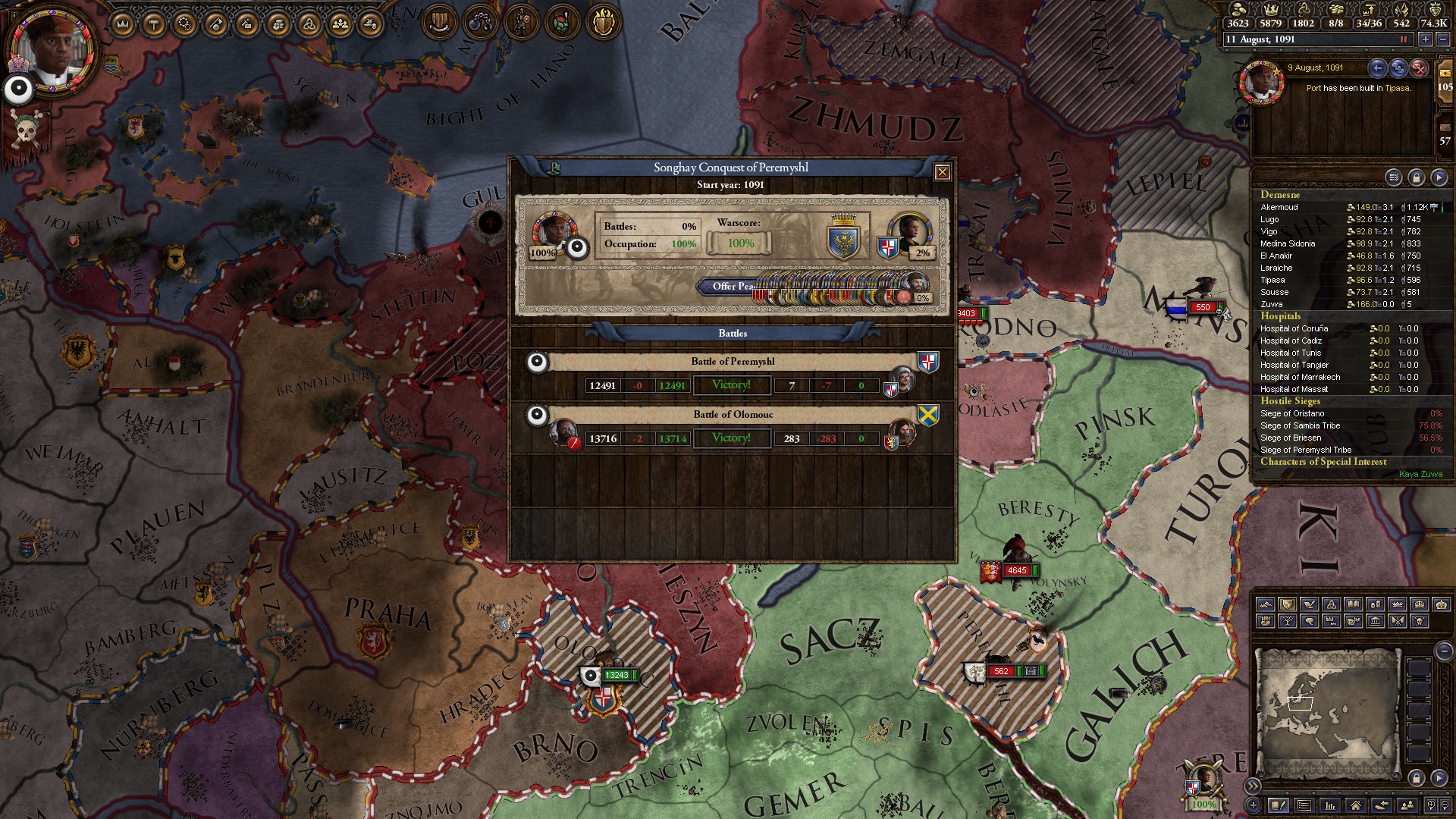Select the realms map mode shield icon

pyautogui.click(x=1288, y=604)
